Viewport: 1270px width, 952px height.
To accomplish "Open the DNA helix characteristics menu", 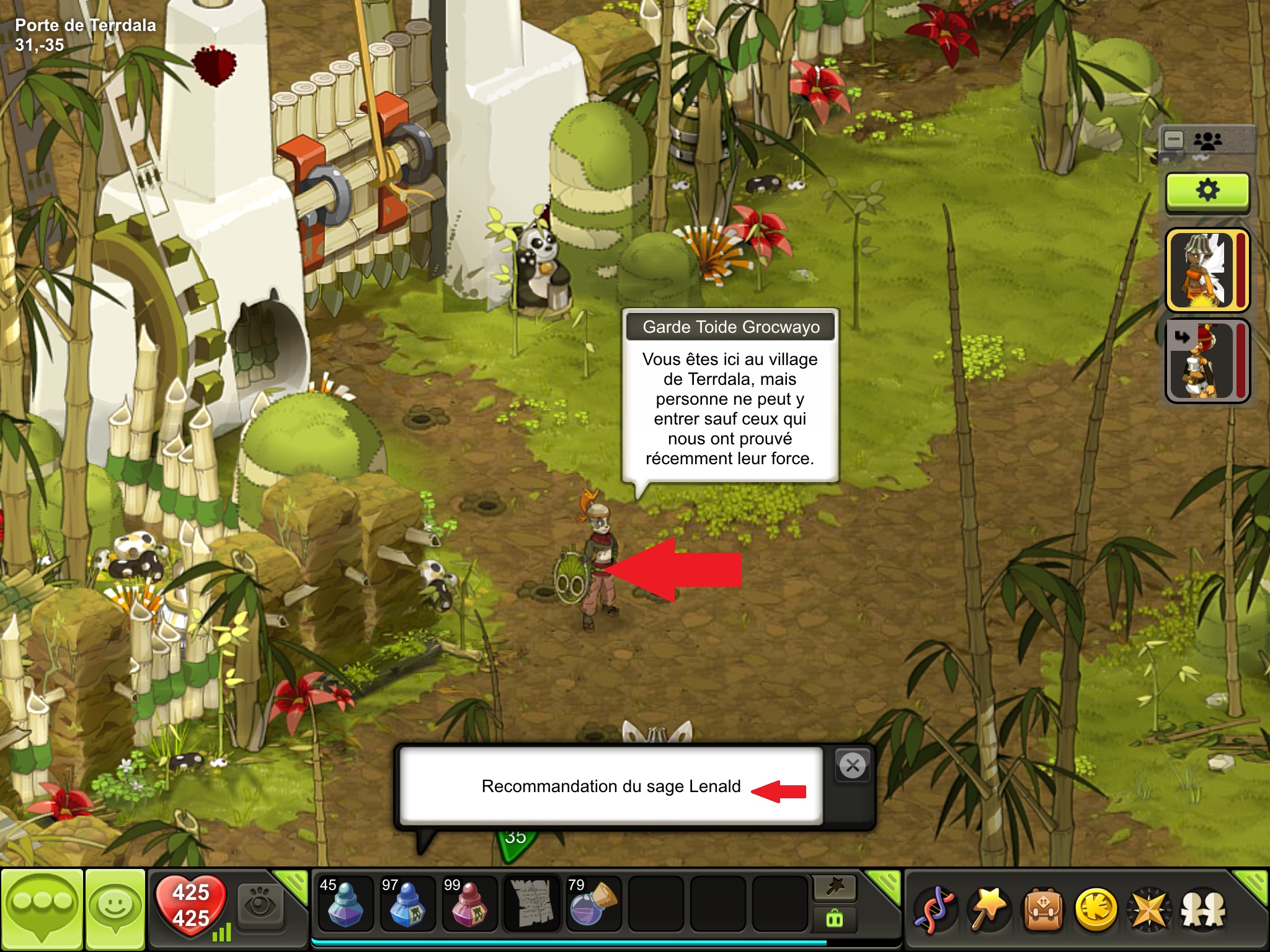I will (935, 910).
